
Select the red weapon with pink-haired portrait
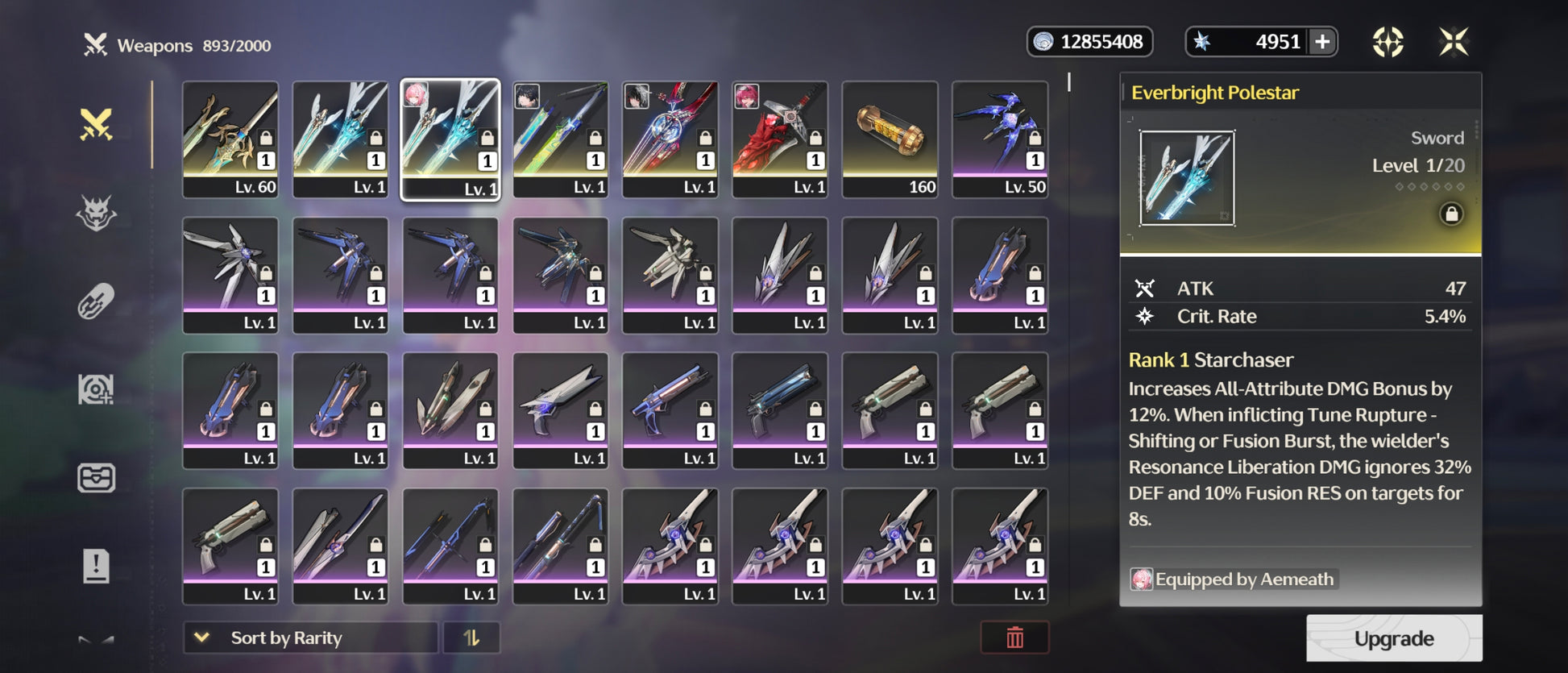pyautogui.click(x=779, y=139)
